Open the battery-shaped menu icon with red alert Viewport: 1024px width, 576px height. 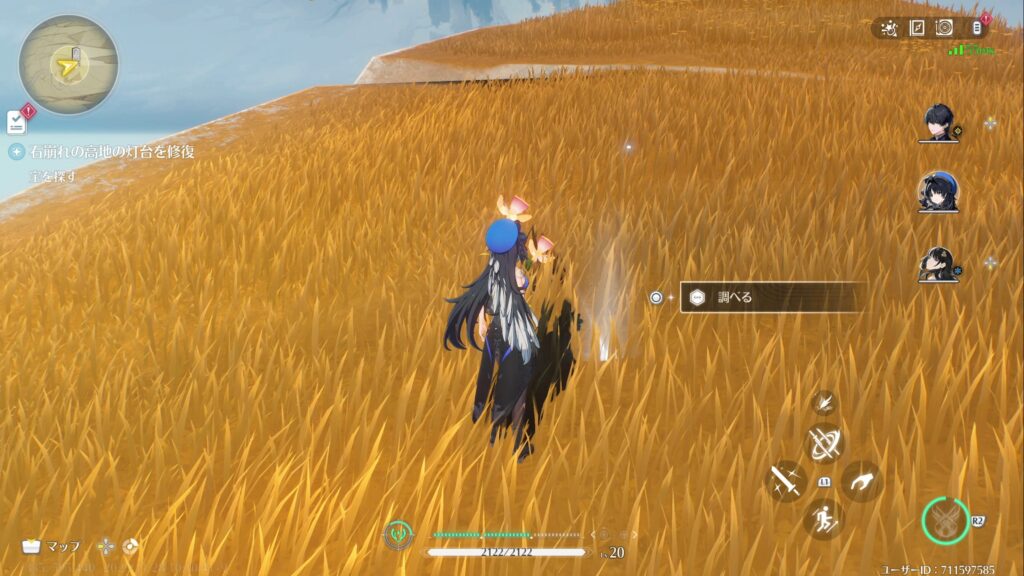tap(975, 28)
